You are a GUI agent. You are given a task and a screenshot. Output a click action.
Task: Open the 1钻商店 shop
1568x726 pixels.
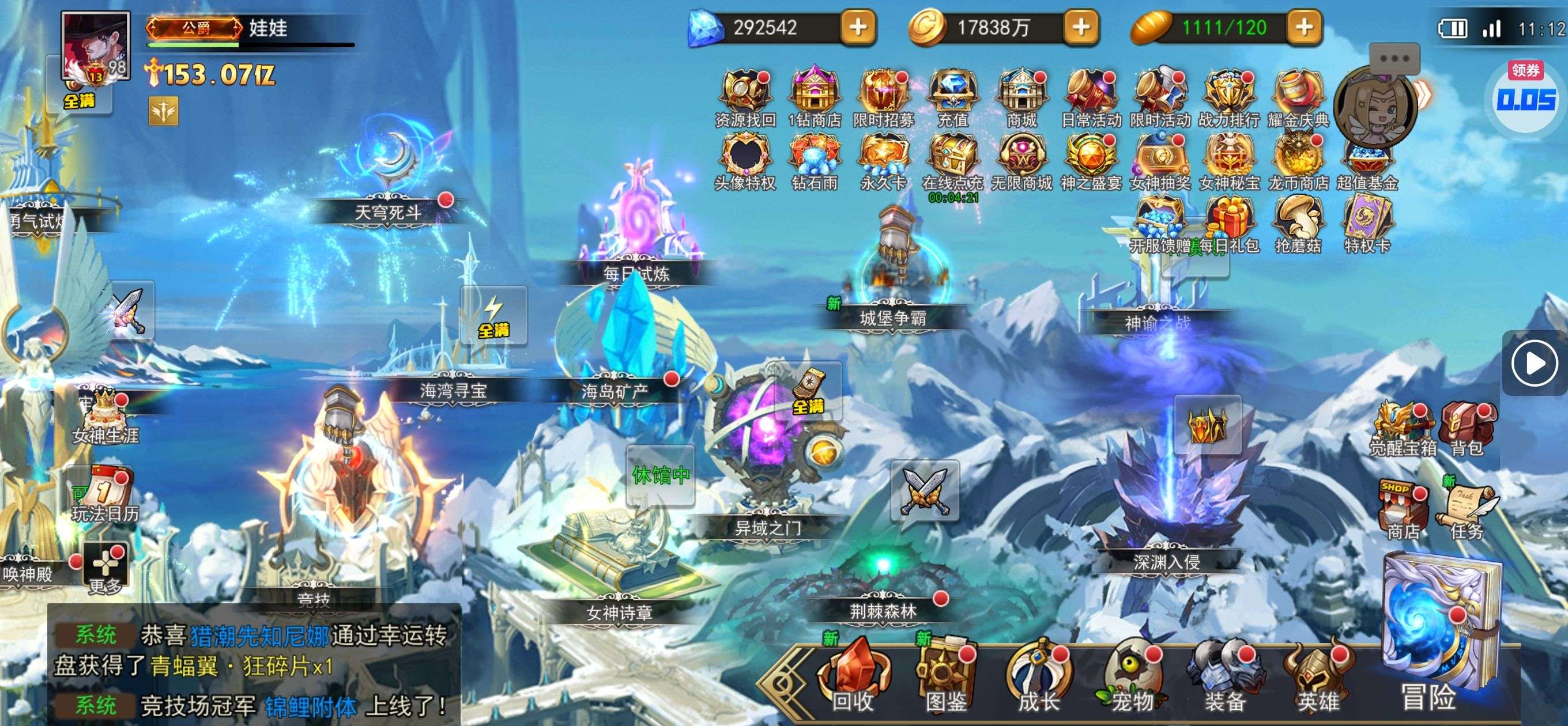[814, 97]
